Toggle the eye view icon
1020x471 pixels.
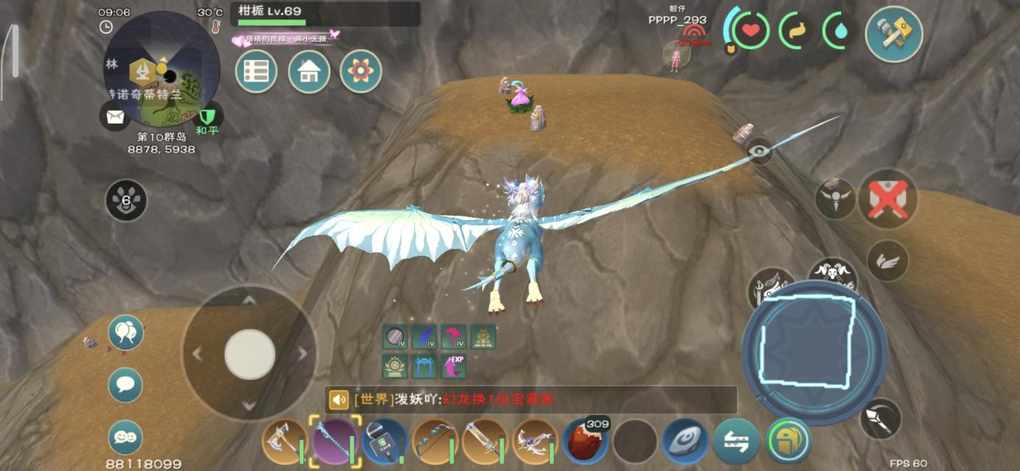[759, 152]
